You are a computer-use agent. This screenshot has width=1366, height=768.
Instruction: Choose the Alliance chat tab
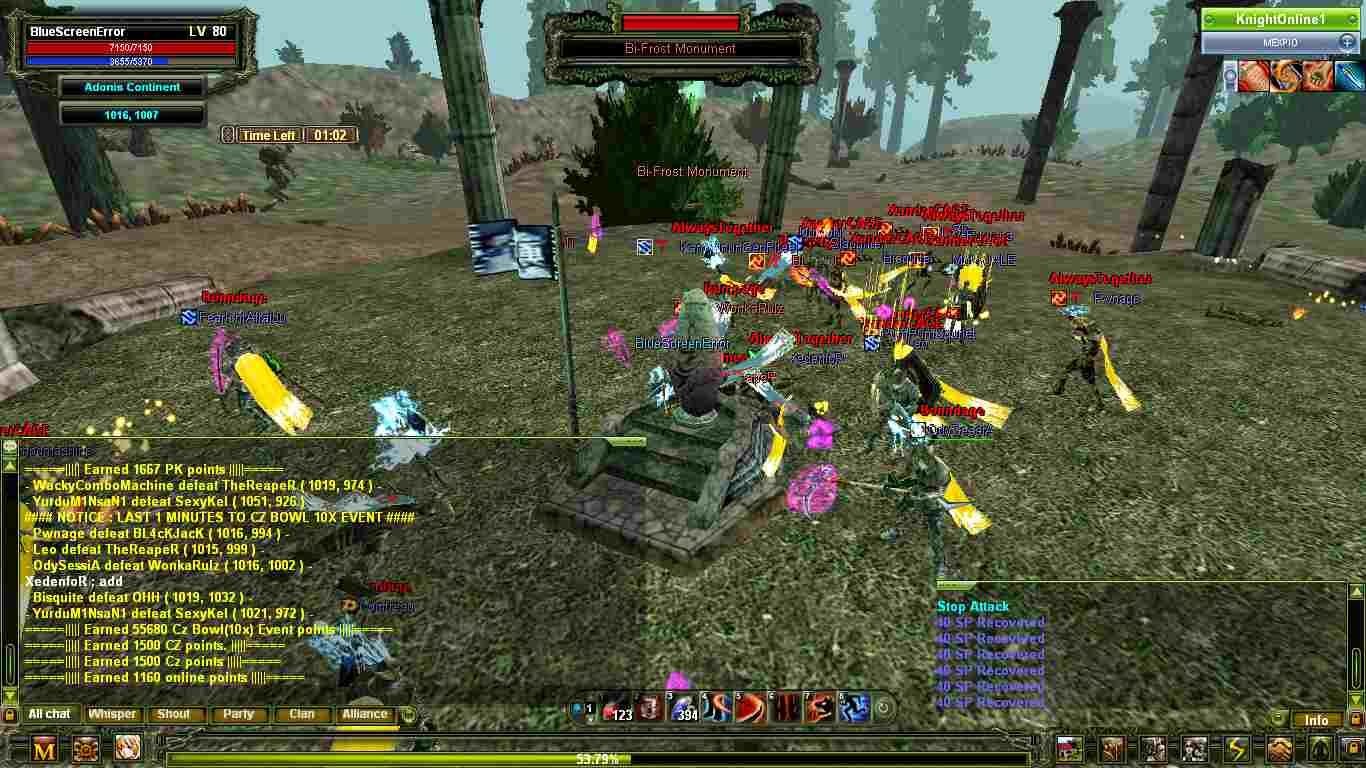[x=365, y=714]
